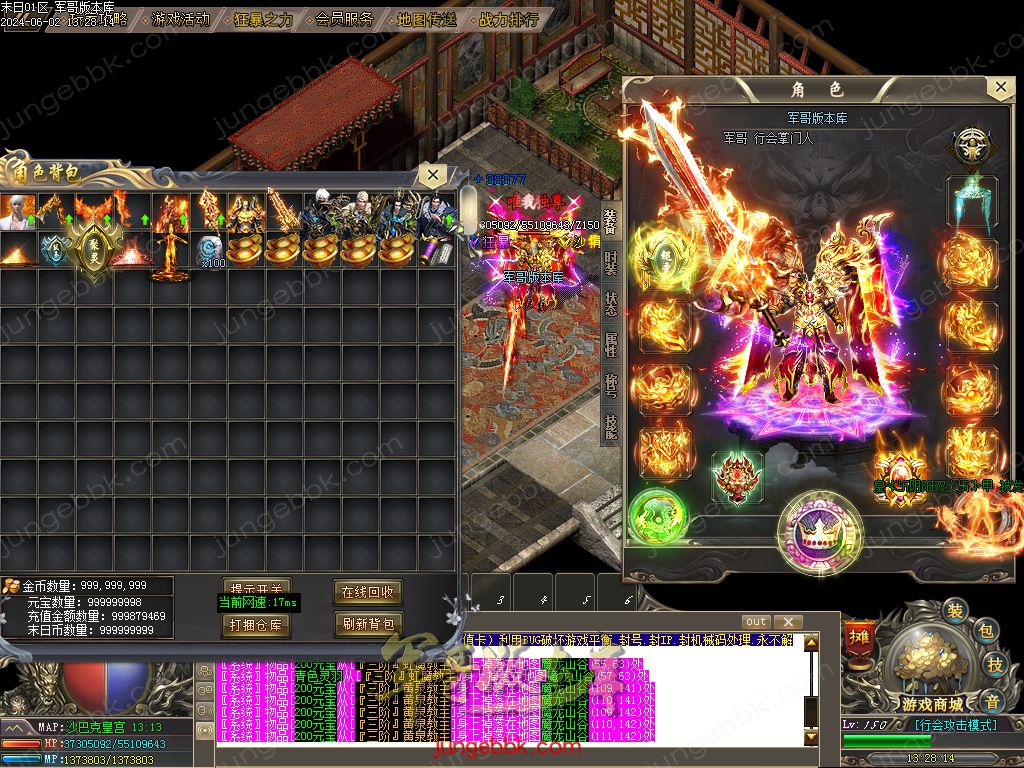Click the purple crown emblem in character panel

820,530
